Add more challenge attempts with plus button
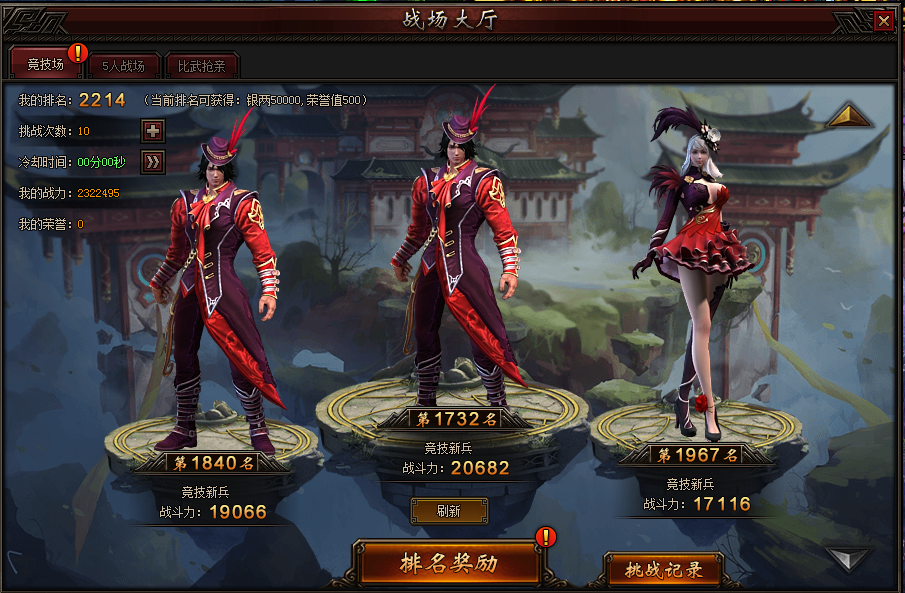This screenshot has width=905, height=593. pos(153,131)
